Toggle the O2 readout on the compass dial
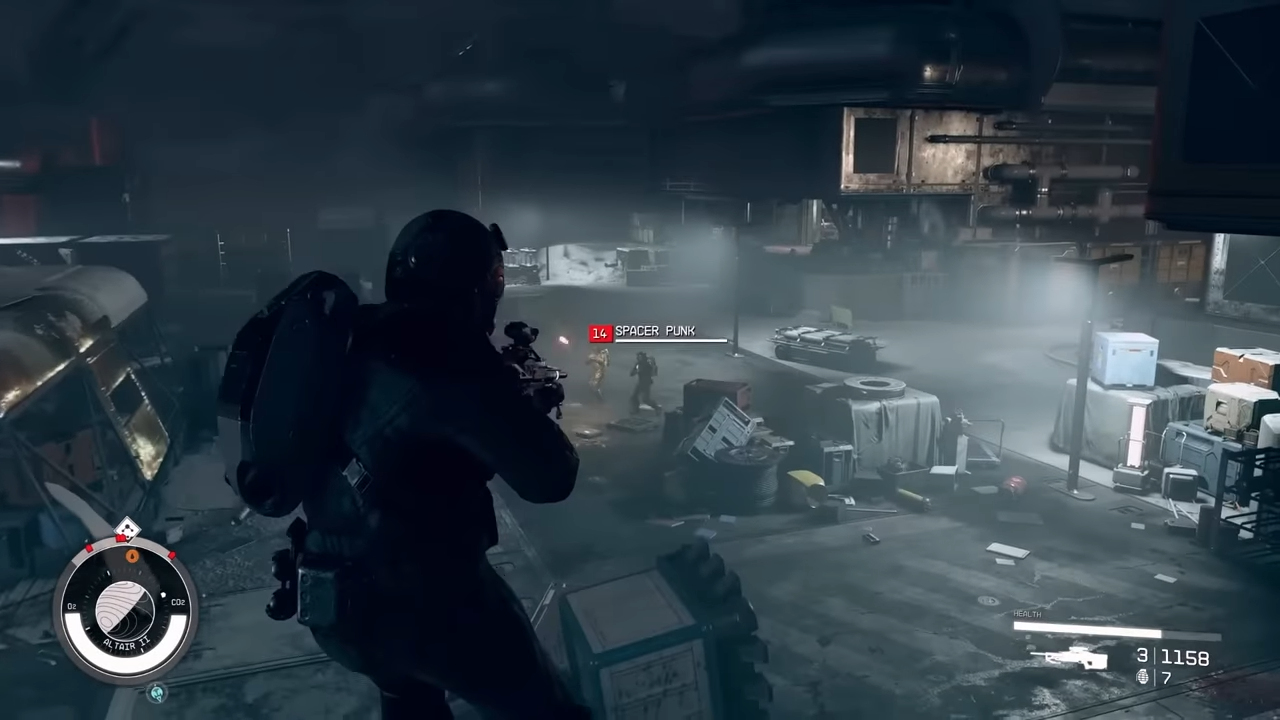1280x720 pixels. (x=71, y=605)
